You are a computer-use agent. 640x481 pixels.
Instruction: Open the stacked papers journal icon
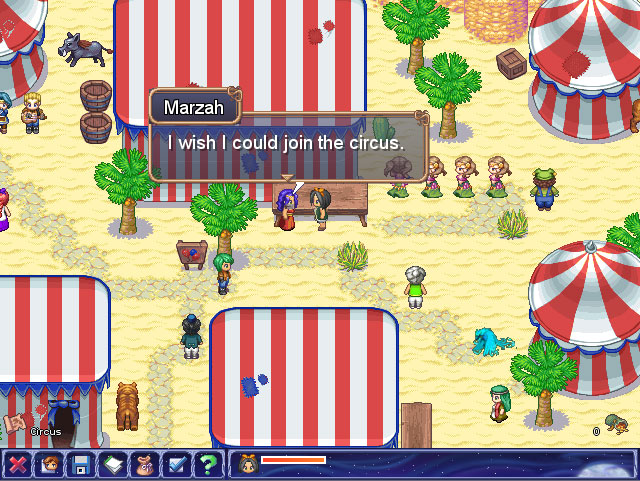point(113,464)
